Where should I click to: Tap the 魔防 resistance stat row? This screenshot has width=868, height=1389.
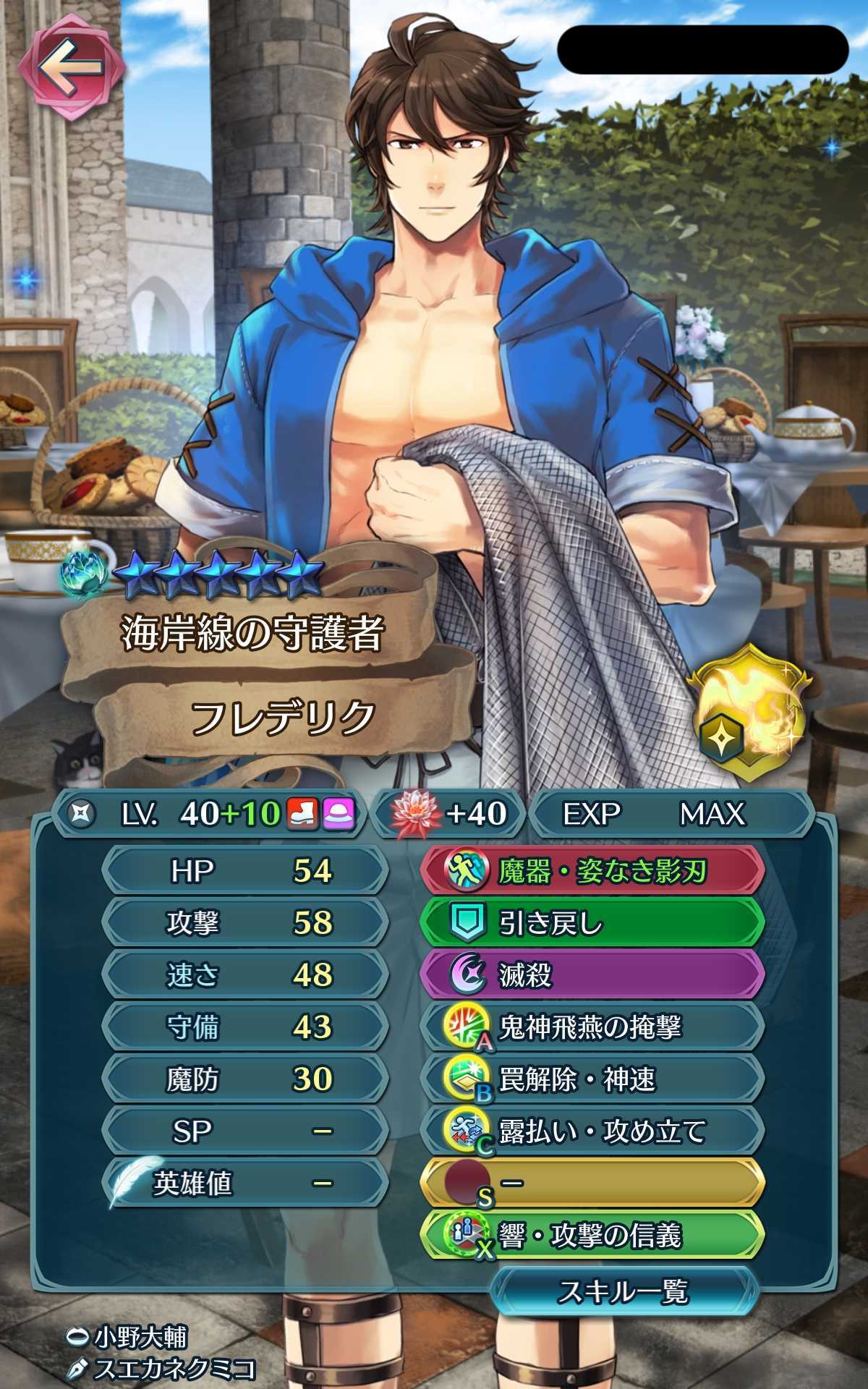[x=244, y=1079]
